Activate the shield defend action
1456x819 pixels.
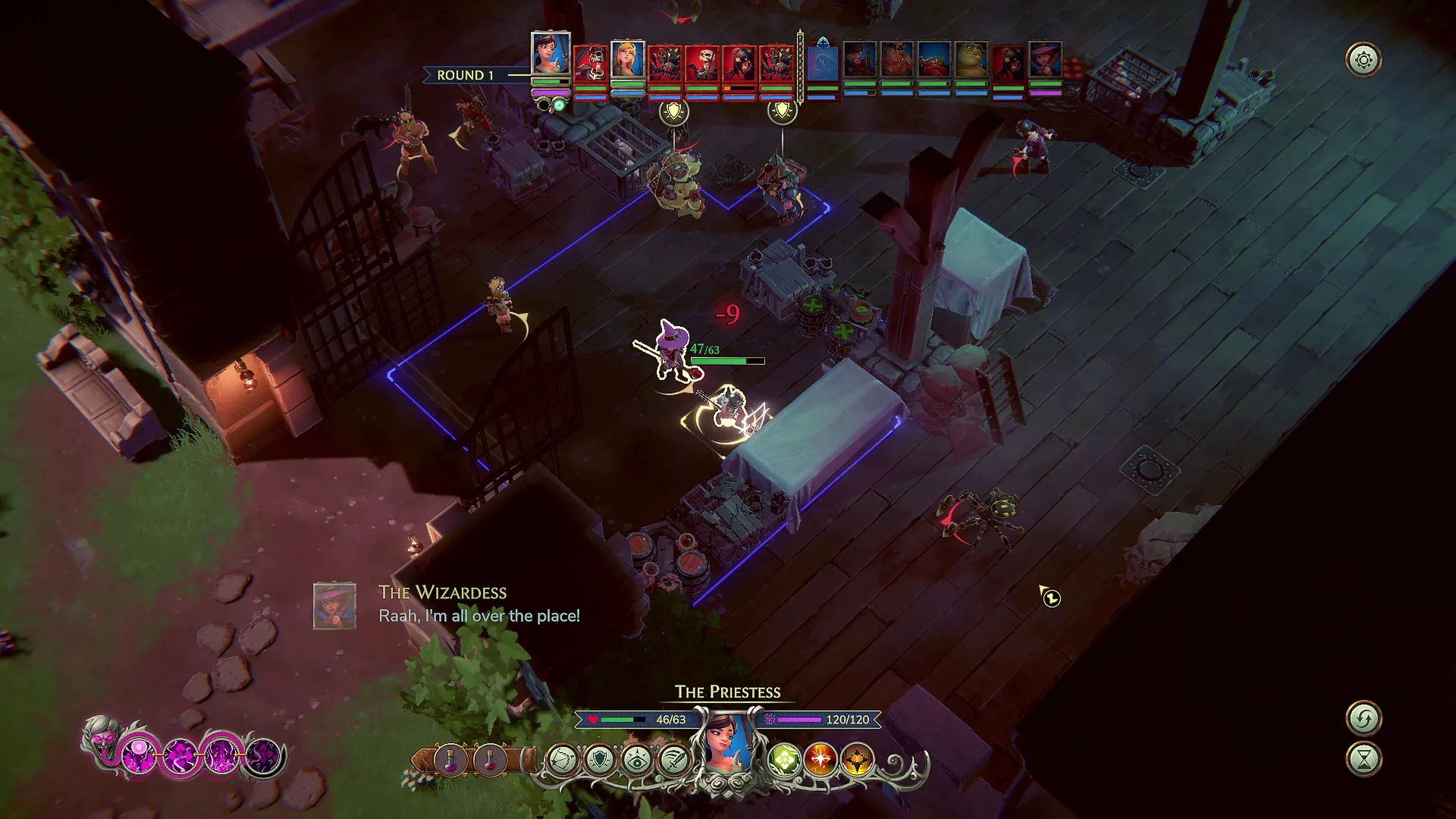[599, 759]
